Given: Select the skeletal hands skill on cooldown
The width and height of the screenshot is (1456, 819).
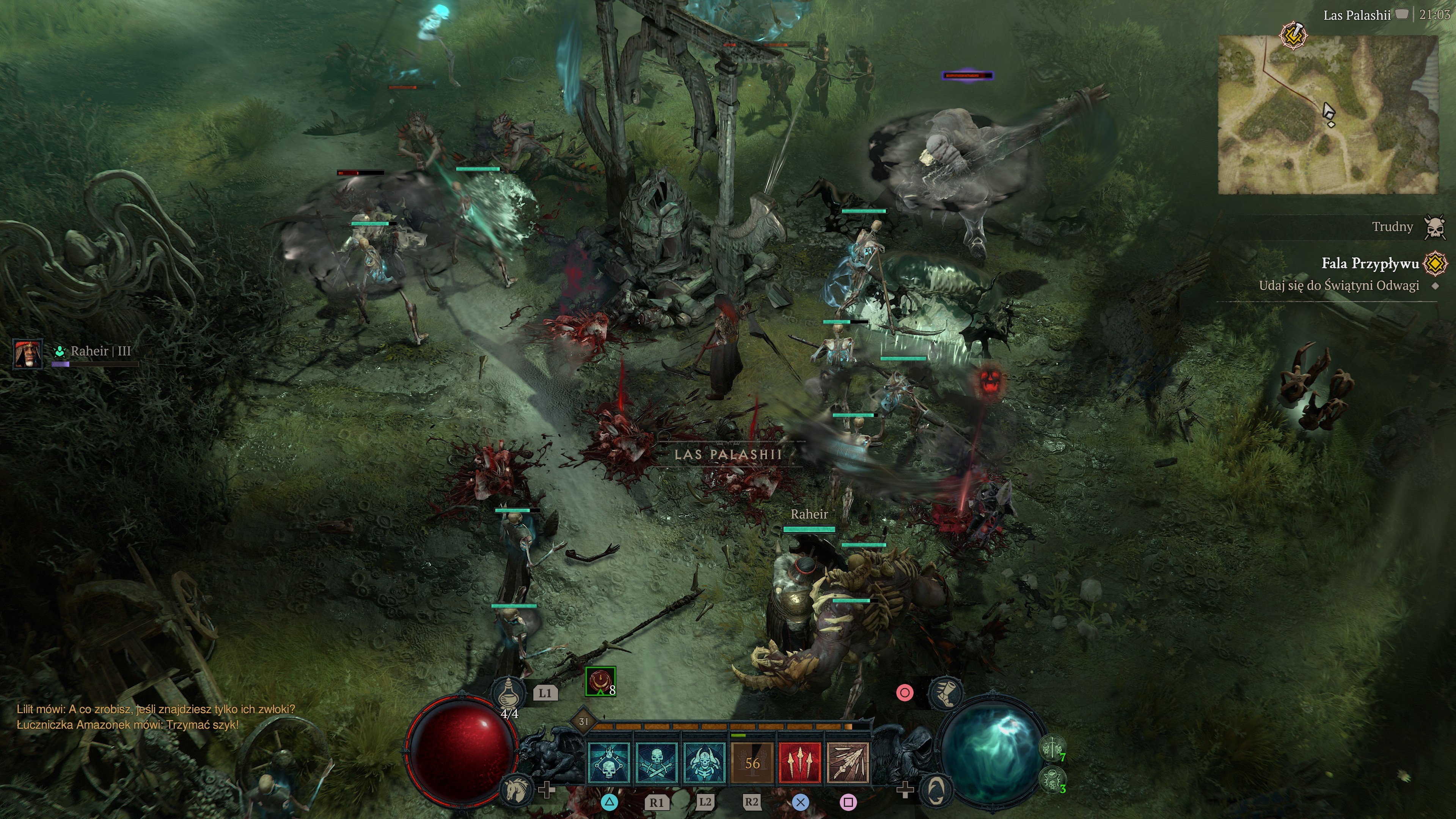Looking at the screenshot, I should [752, 763].
